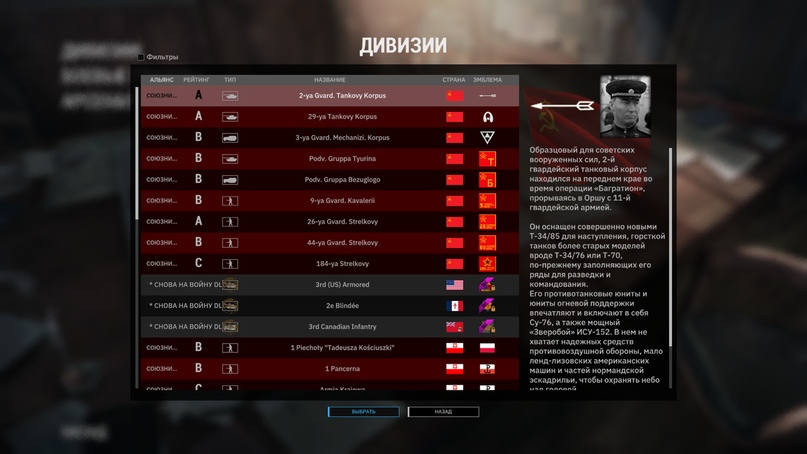Viewport: 807px width, 454px height.
Task: Choose the 29-ya Tankovy Korpus row
Action: (x=329, y=117)
